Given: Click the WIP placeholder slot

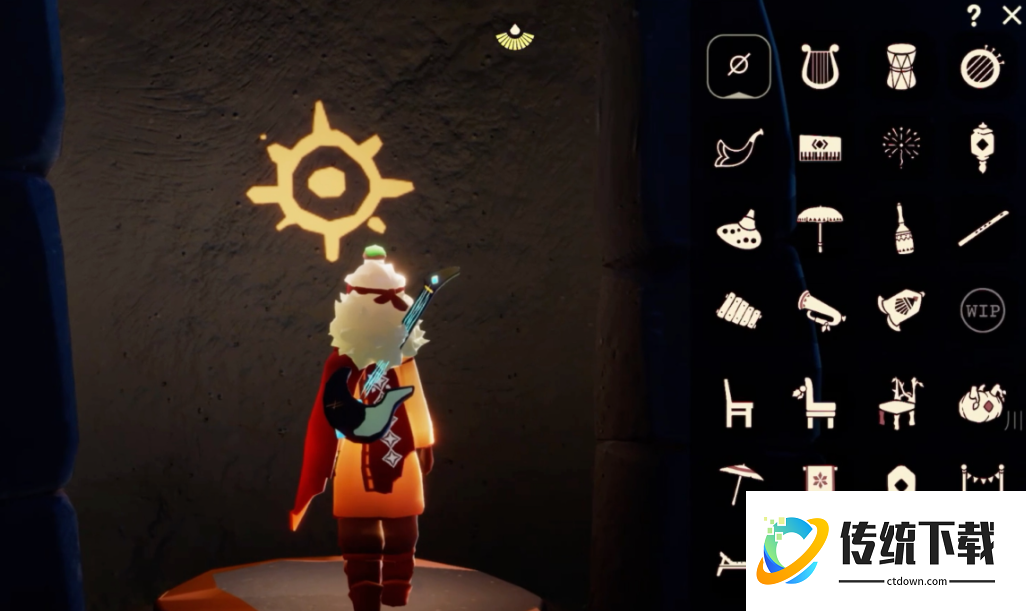Looking at the screenshot, I should tap(980, 310).
